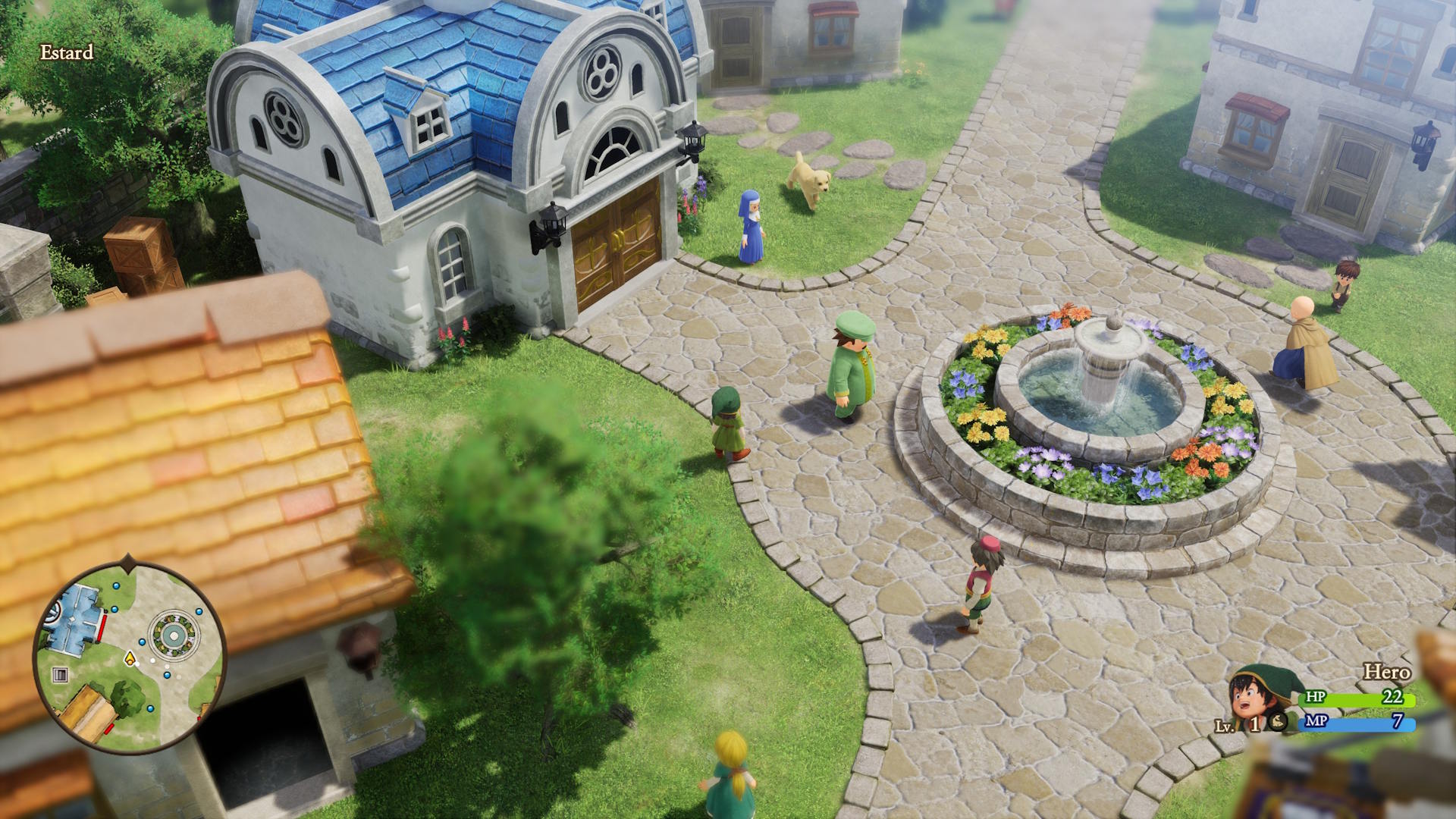The width and height of the screenshot is (1456, 819).
Task: Click the green HP bar
Action: click(x=1357, y=698)
